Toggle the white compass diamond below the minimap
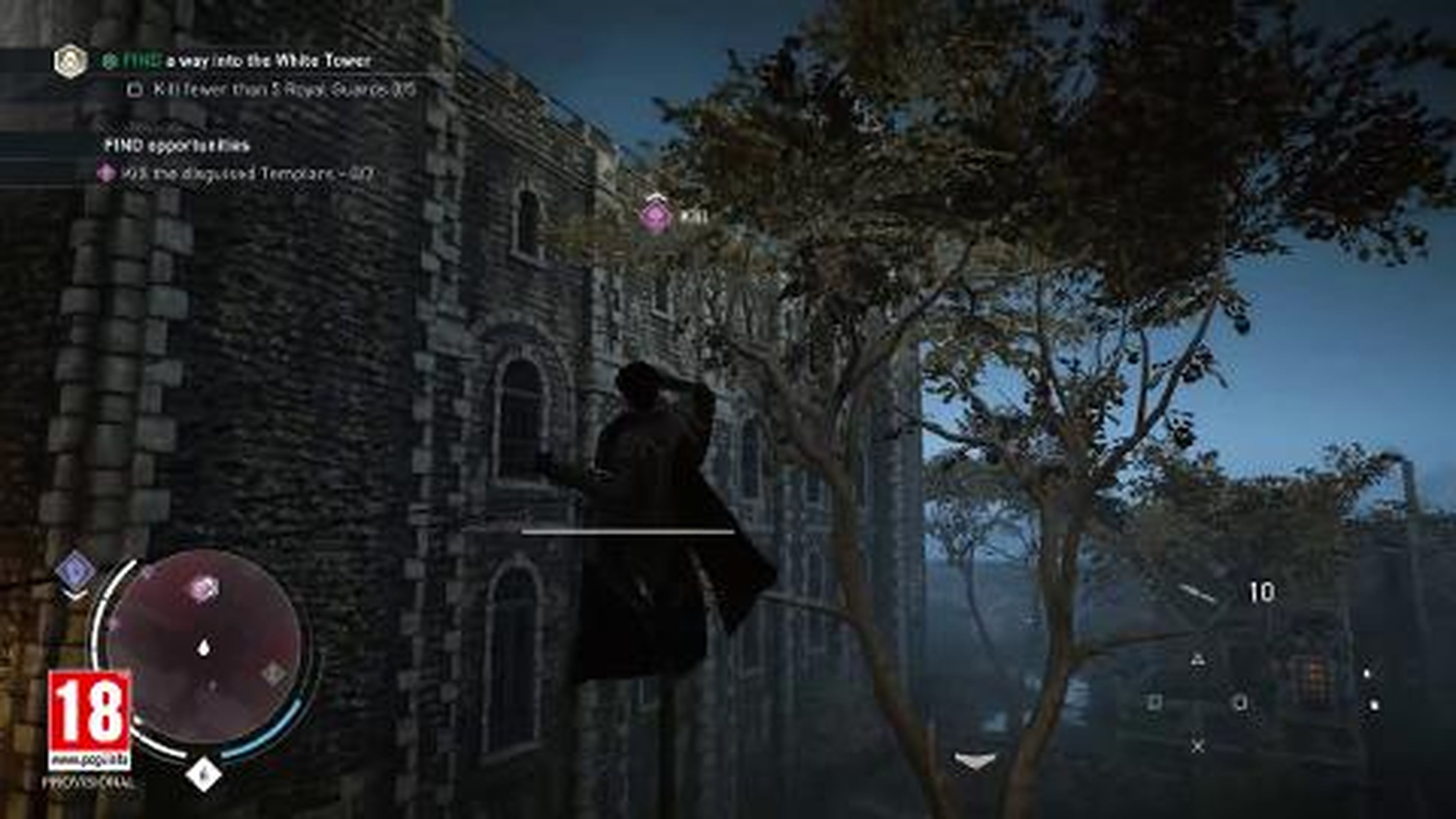The height and width of the screenshot is (819, 1456). click(204, 774)
